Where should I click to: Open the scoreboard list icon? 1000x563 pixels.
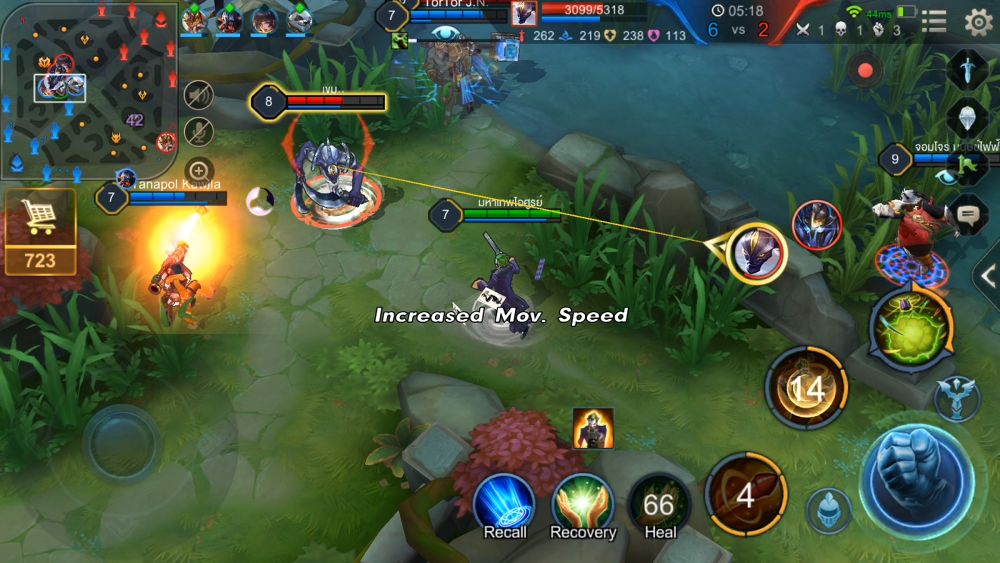pyautogui.click(x=934, y=22)
